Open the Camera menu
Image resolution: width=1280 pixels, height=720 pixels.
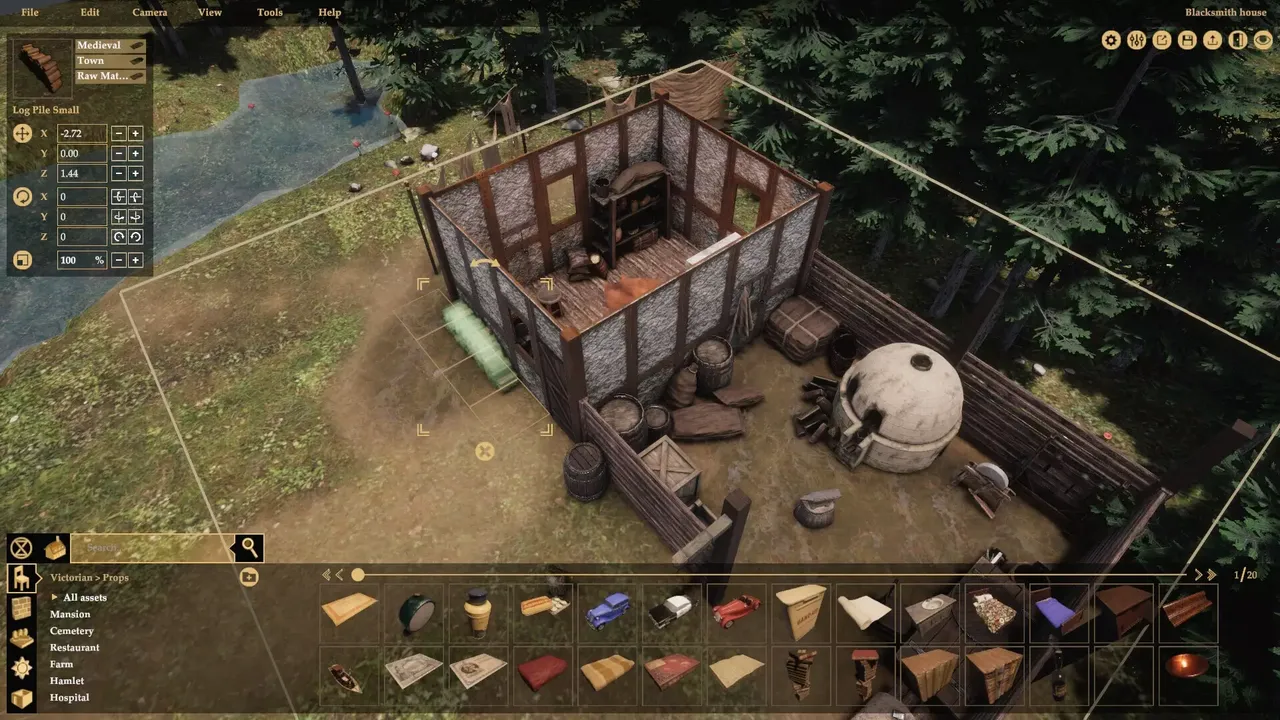coord(150,12)
